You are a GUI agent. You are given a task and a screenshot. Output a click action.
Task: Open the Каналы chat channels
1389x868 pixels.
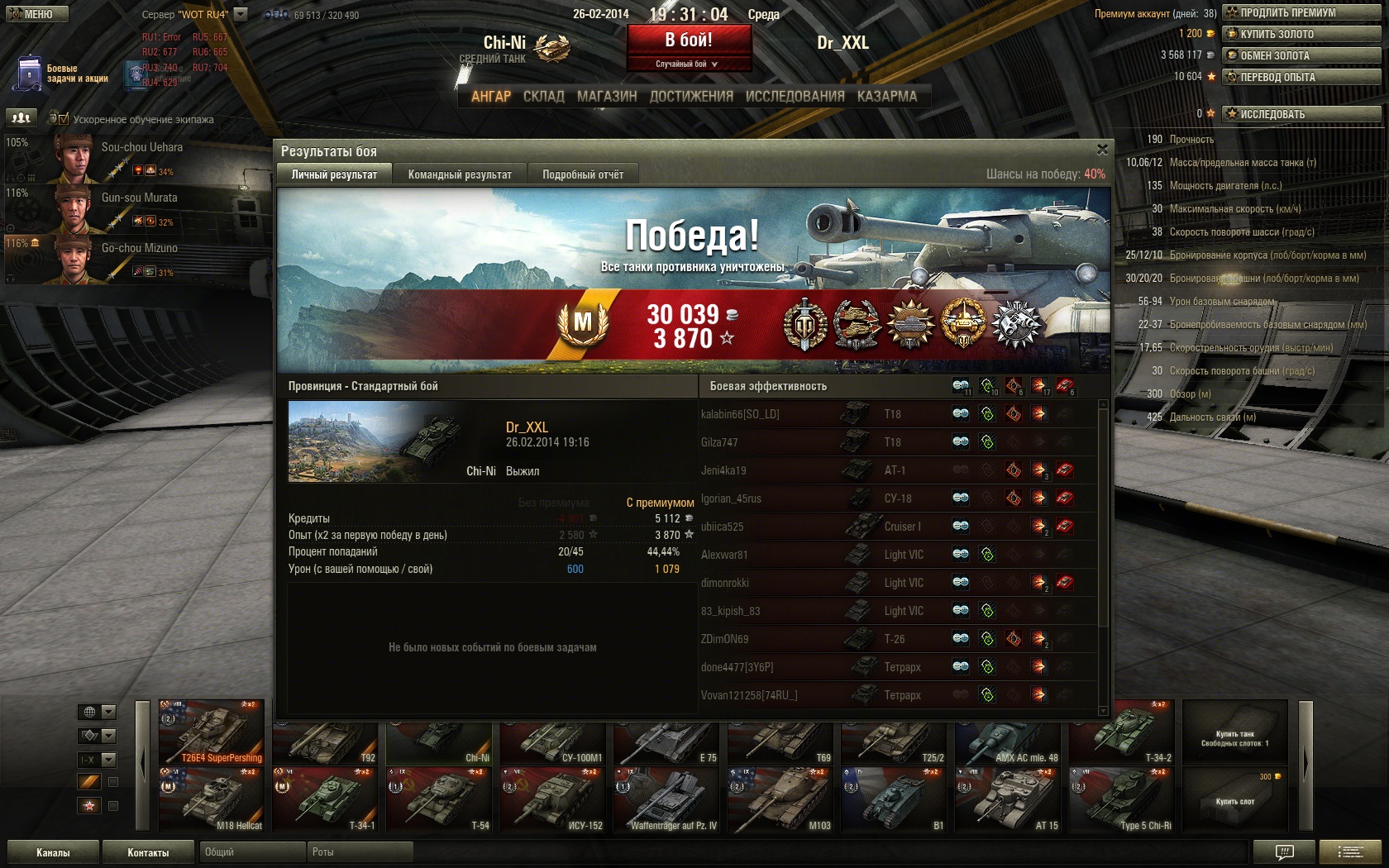point(53,852)
